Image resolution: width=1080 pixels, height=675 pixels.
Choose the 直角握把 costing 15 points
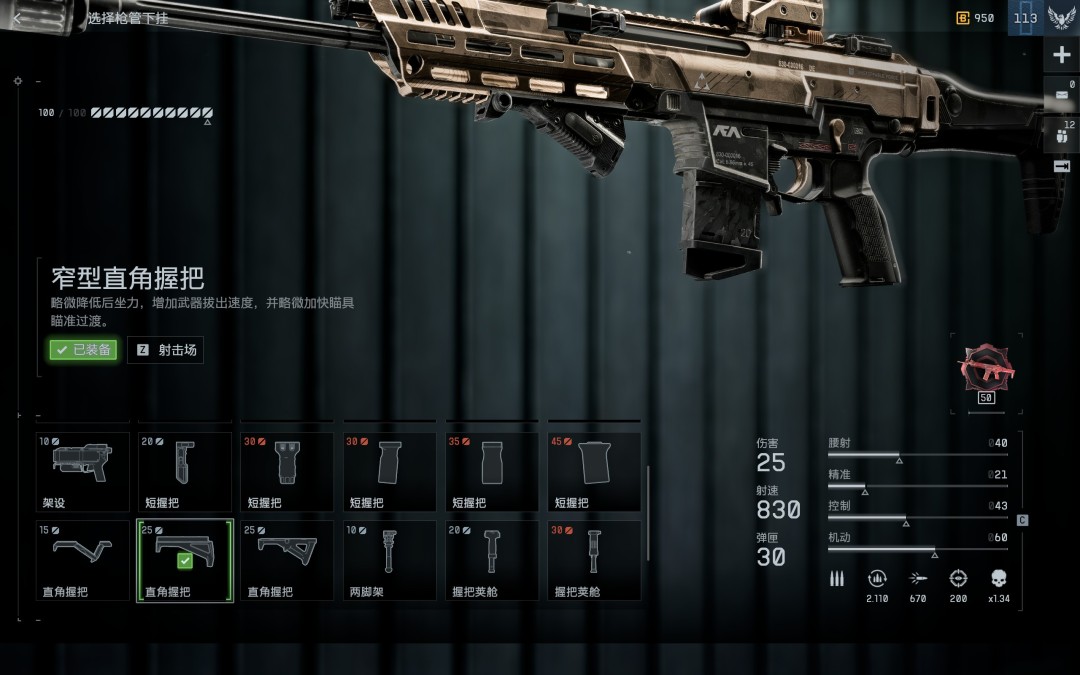tap(83, 560)
